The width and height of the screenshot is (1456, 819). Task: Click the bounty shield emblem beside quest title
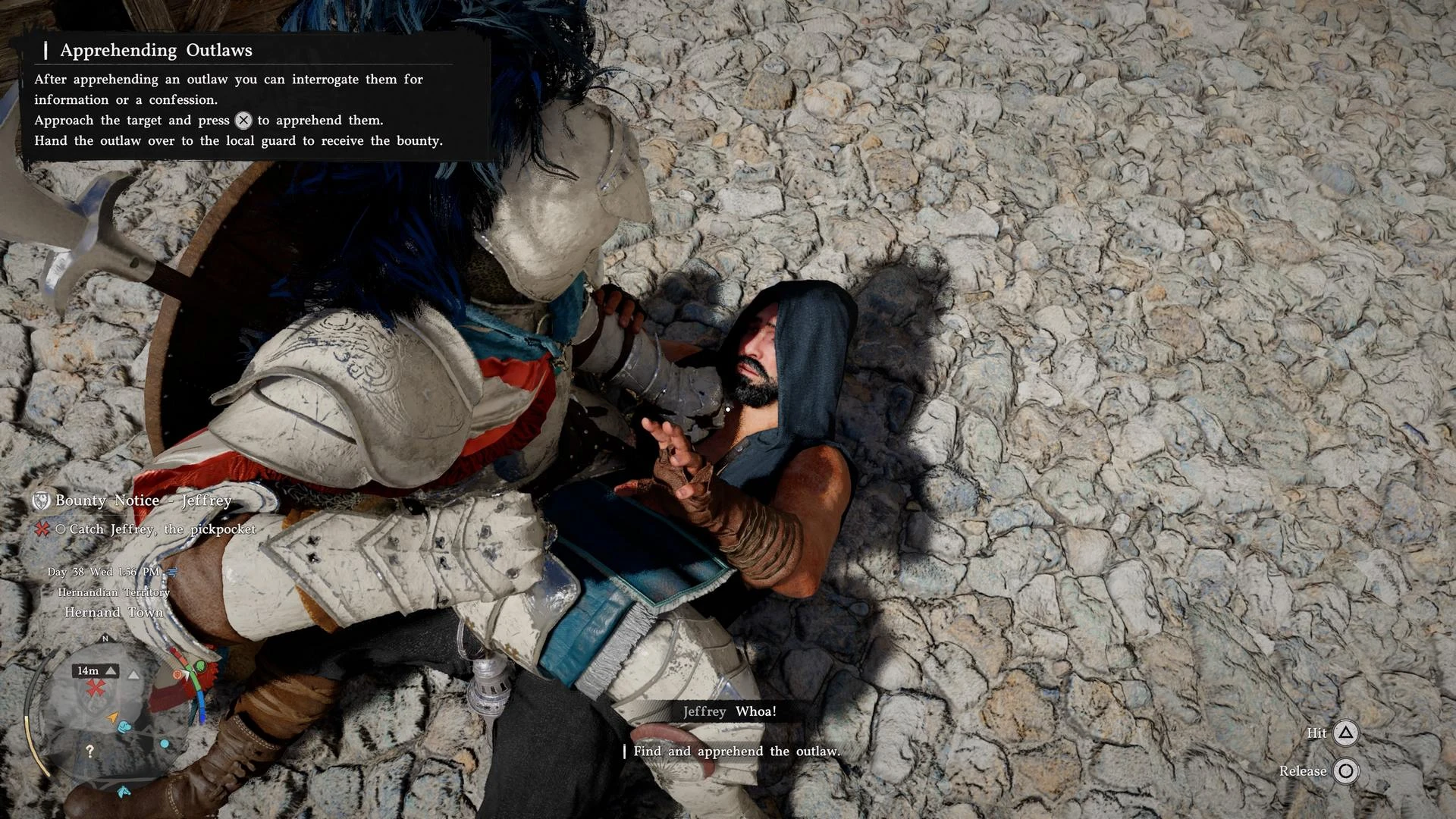click(x=41, y=500)
